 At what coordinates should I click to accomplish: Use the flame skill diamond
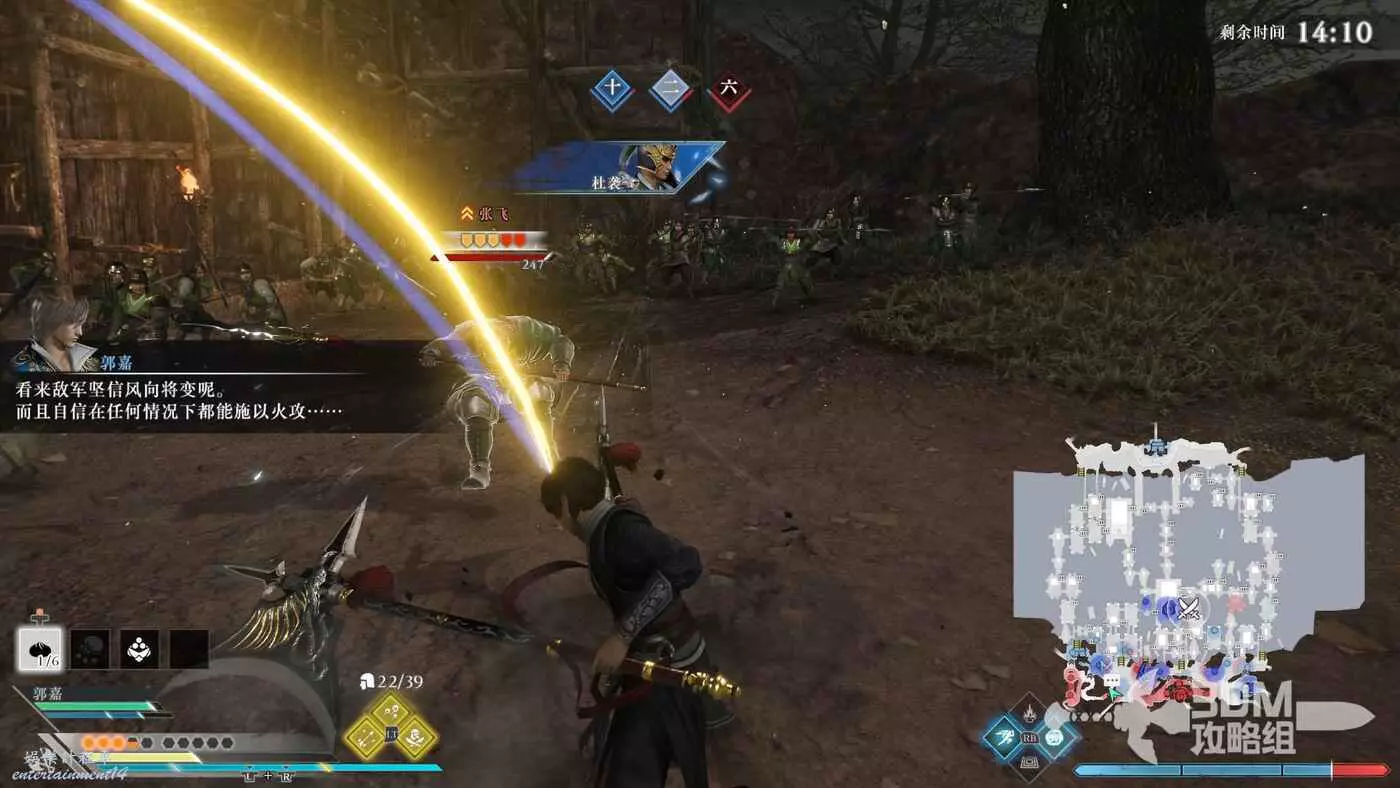1028,713
